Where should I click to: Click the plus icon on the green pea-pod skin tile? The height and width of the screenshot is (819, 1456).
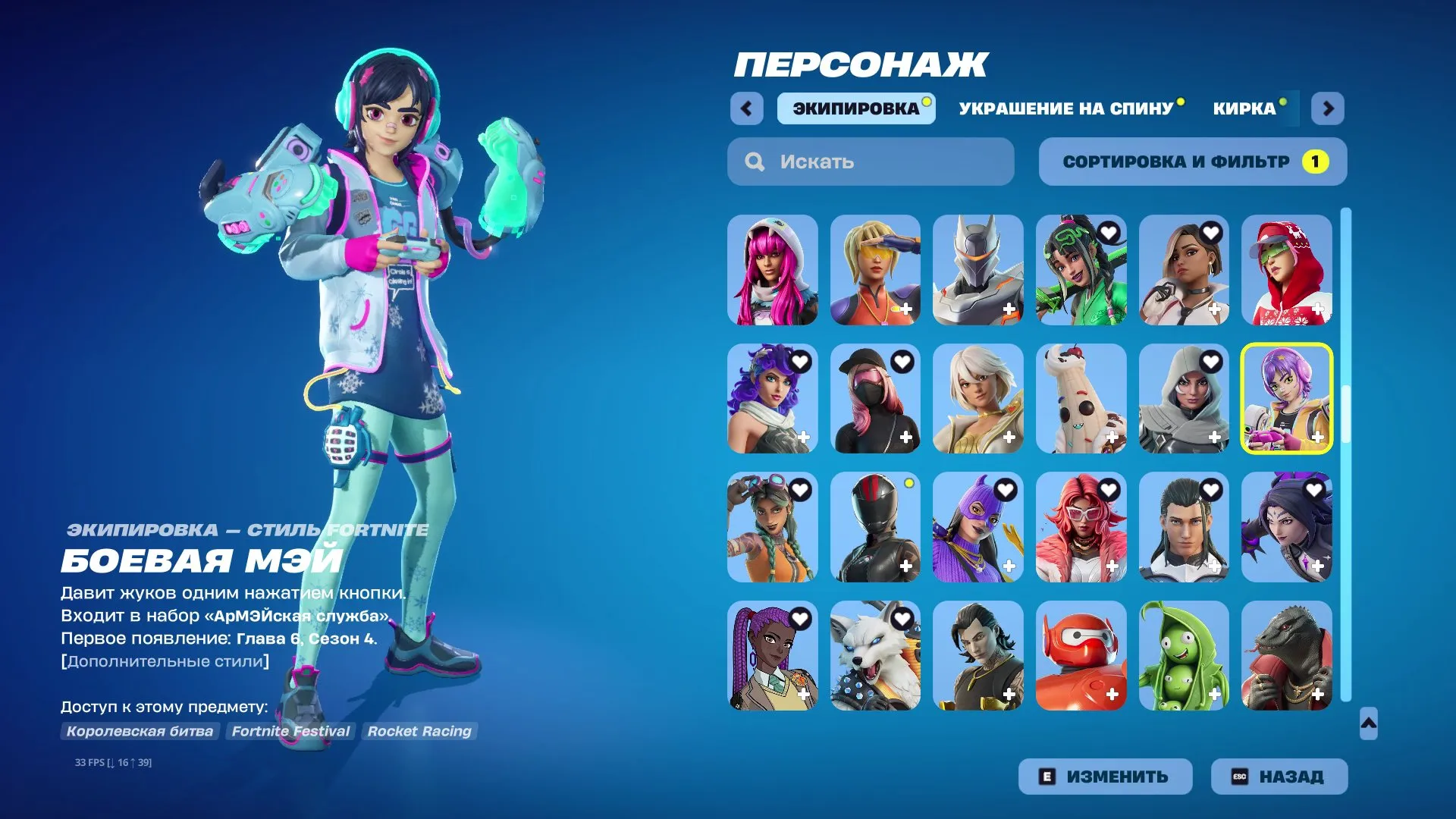[1215, 692]
